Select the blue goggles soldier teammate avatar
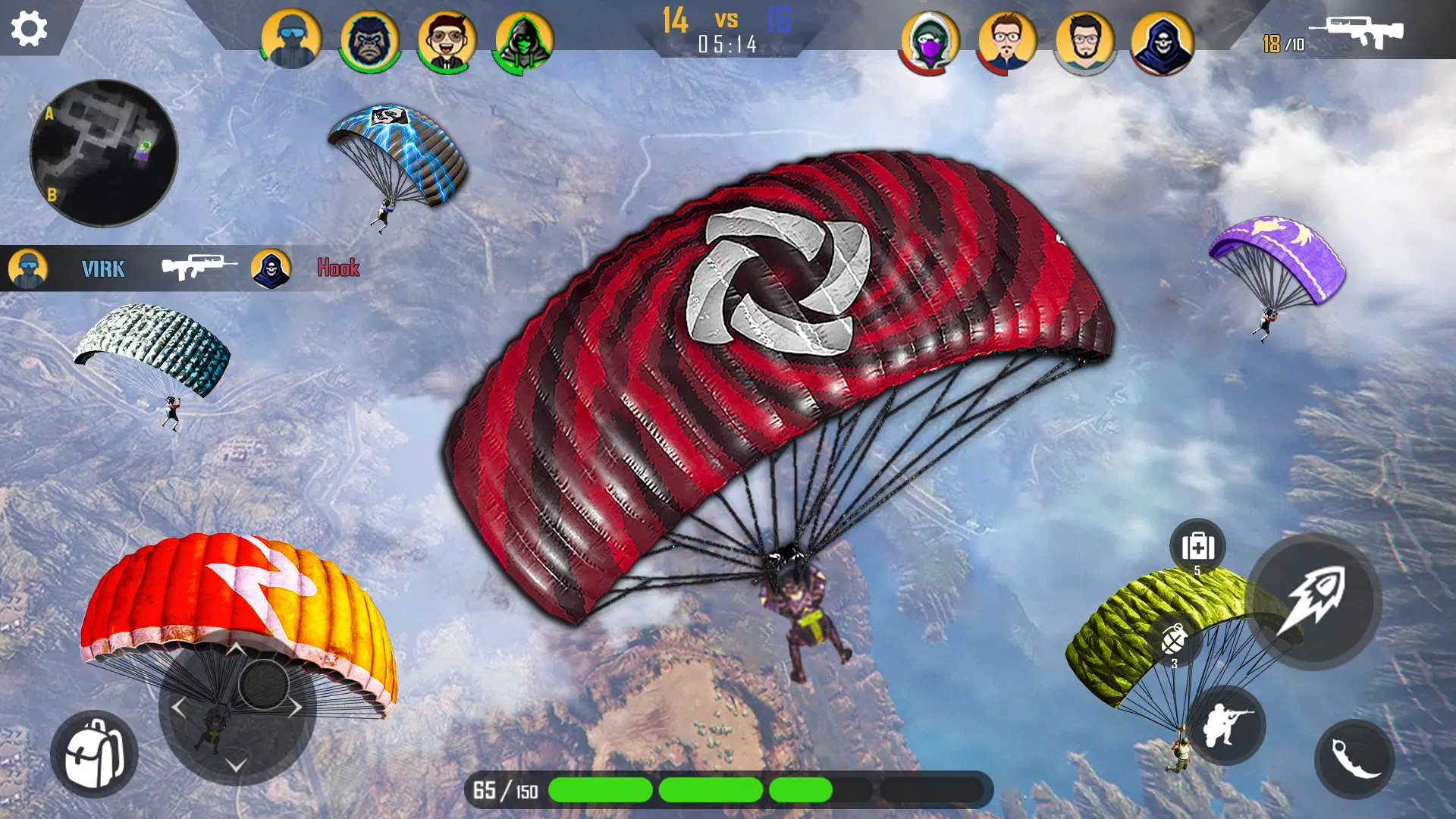Image resolution: width=1456 pixels, height=819 pixels. click(x=291, y=39)
